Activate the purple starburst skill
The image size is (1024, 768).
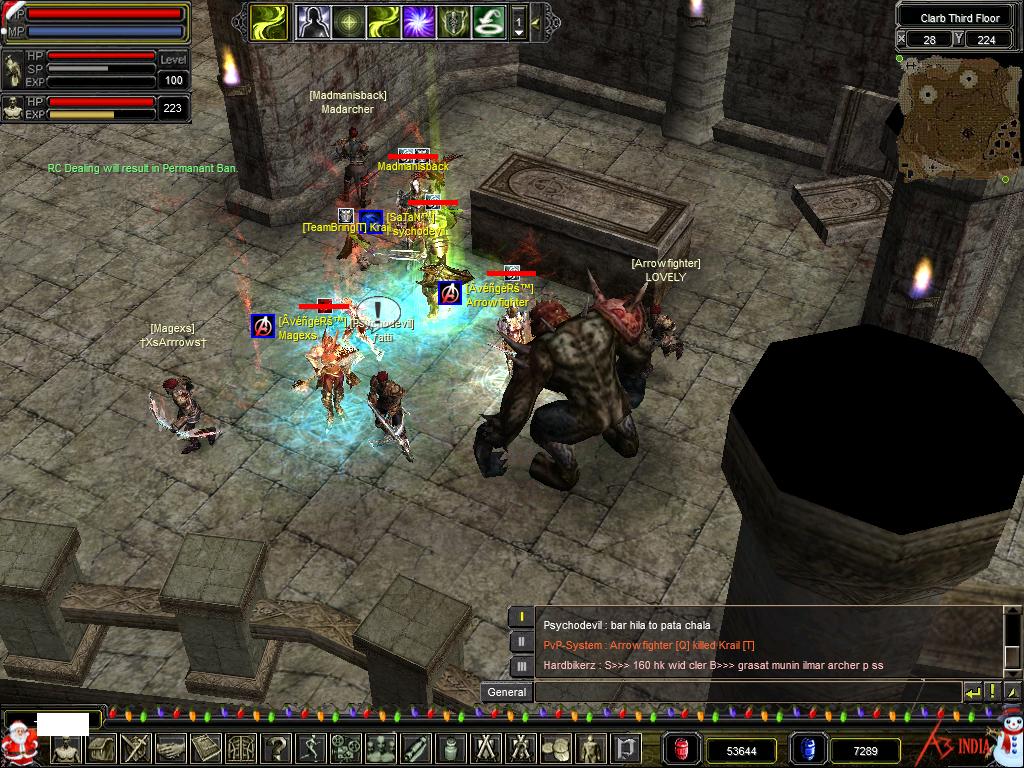(x=418, y=22)
